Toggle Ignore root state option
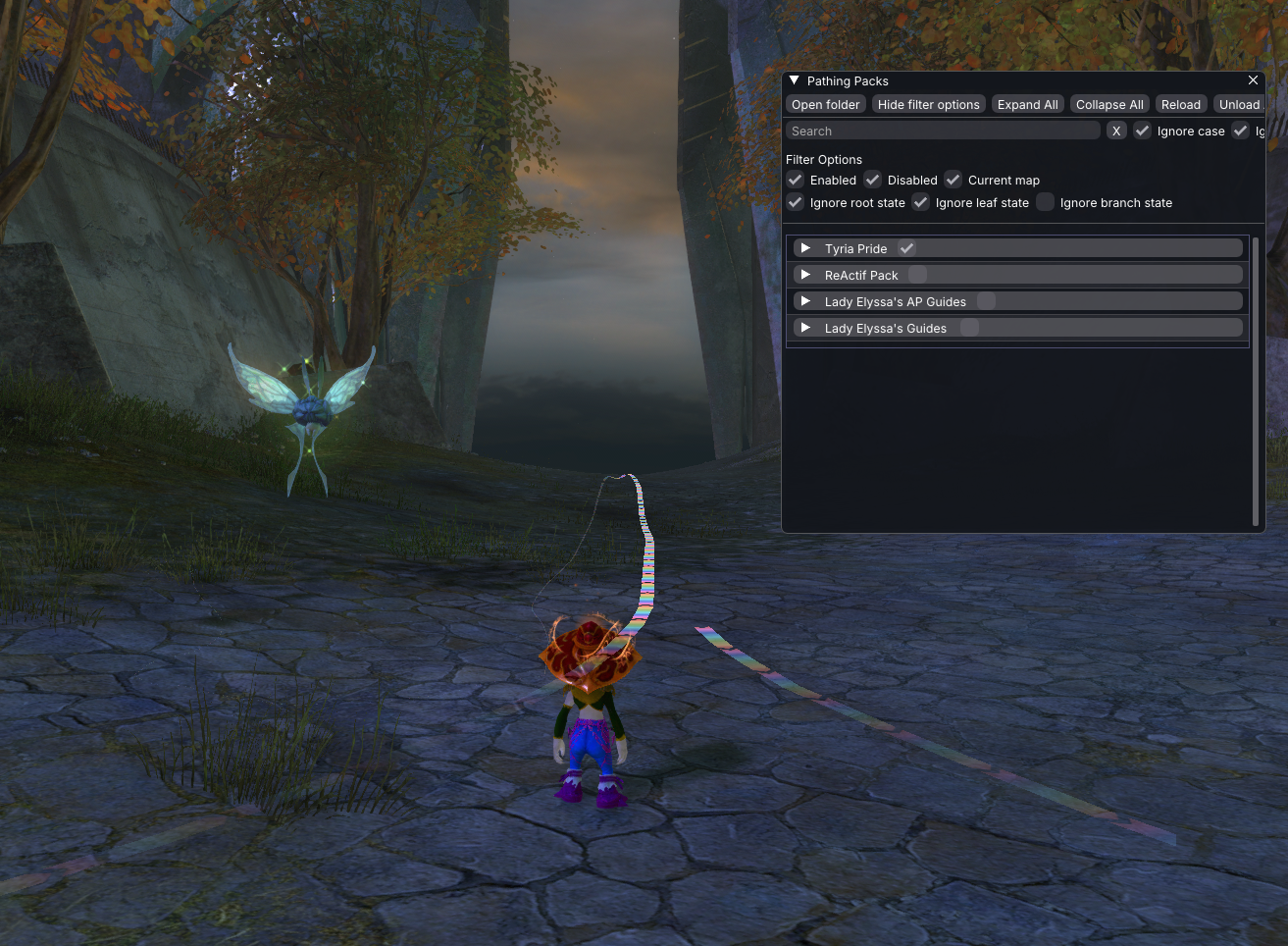This screenshot has height=946, width=1288. tap(796, 203)
